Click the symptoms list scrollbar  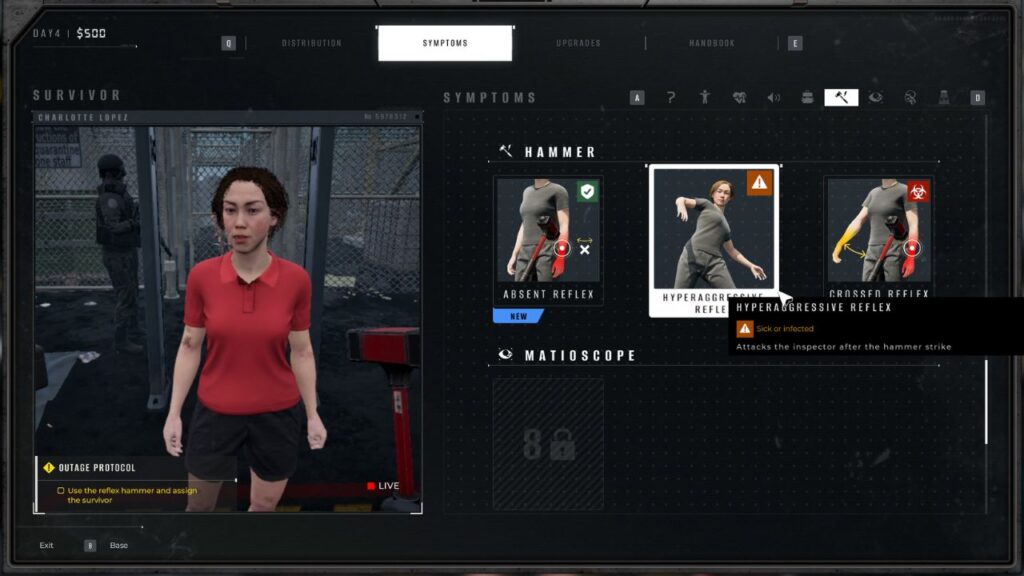tap(986, 400)
